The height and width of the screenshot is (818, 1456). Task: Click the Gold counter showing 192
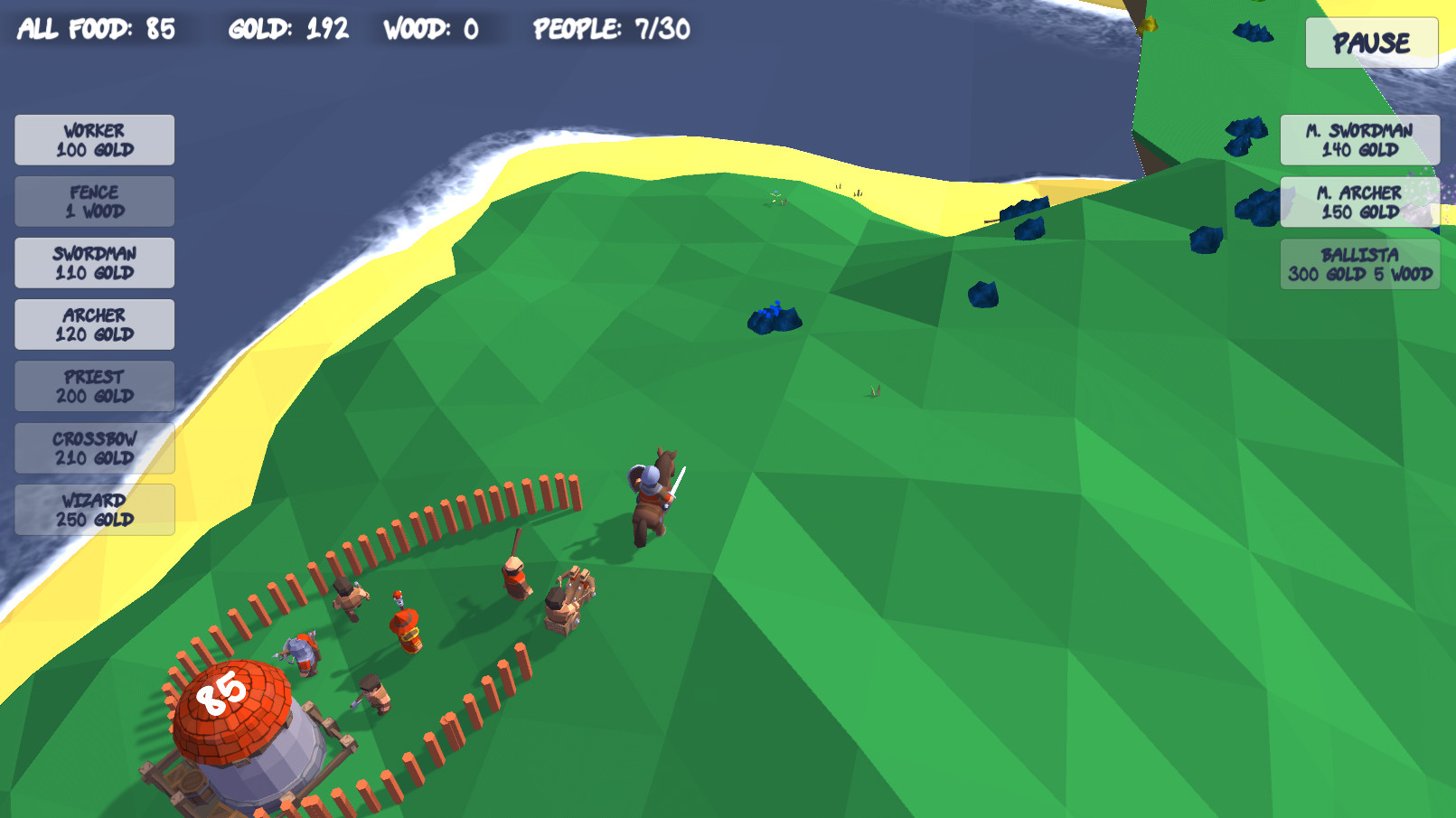click(x=288, y=28)
